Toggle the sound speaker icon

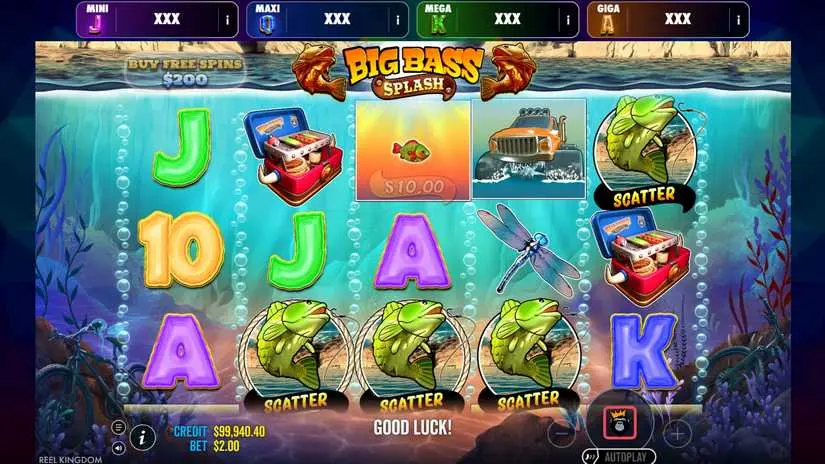click(119, 447)
